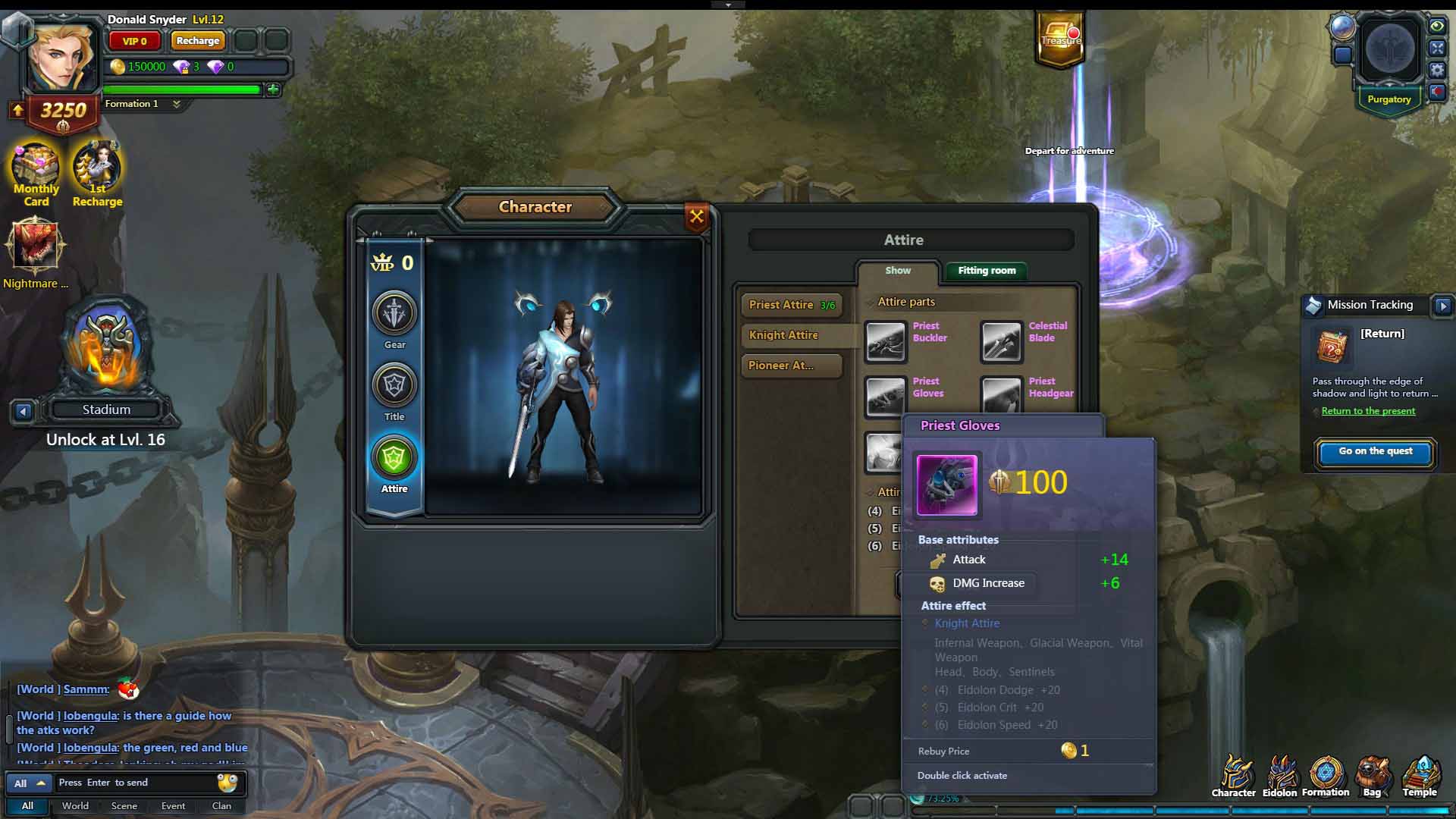
Task: Select the Celestial Blade attire part
Action: [1001, 340]
